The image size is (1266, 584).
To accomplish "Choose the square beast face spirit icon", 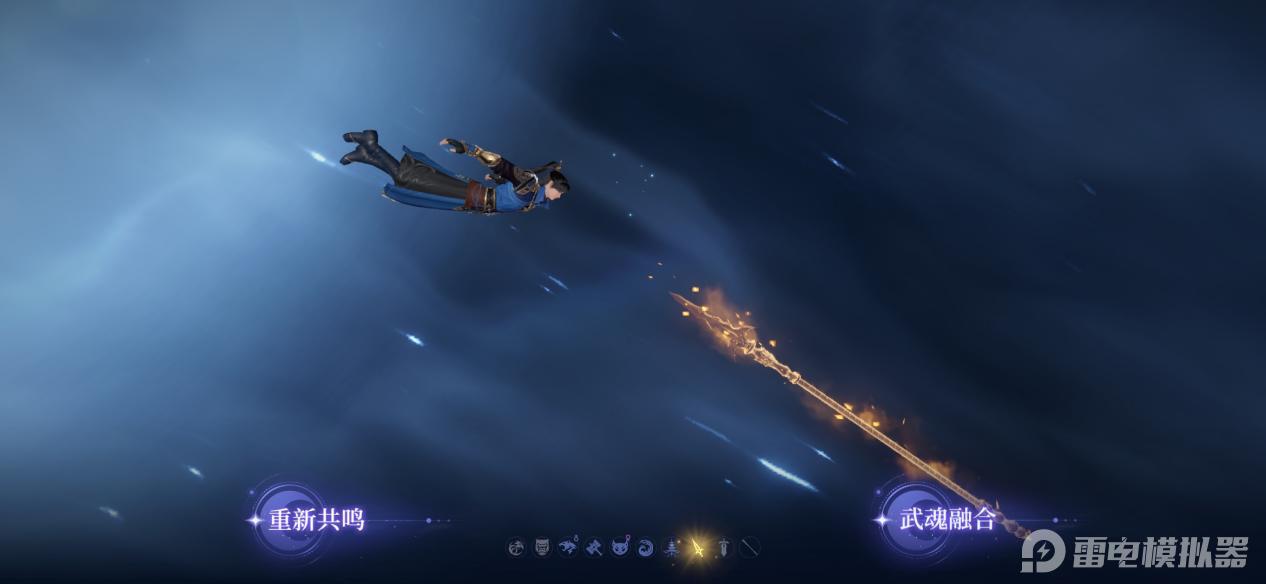I will click(x=542, y=547).
